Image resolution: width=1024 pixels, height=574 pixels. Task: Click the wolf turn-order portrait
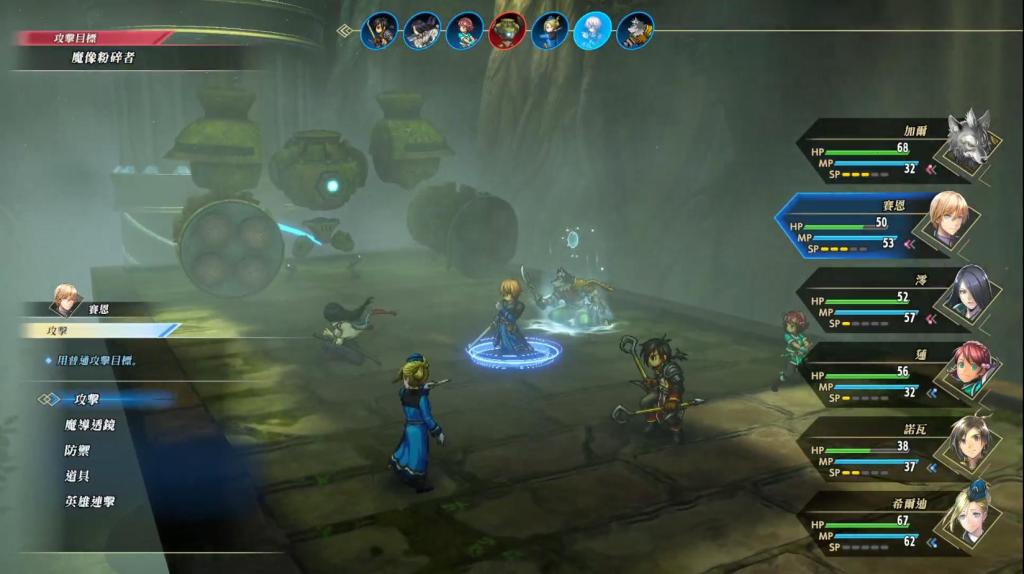click(x=636, y=31)
